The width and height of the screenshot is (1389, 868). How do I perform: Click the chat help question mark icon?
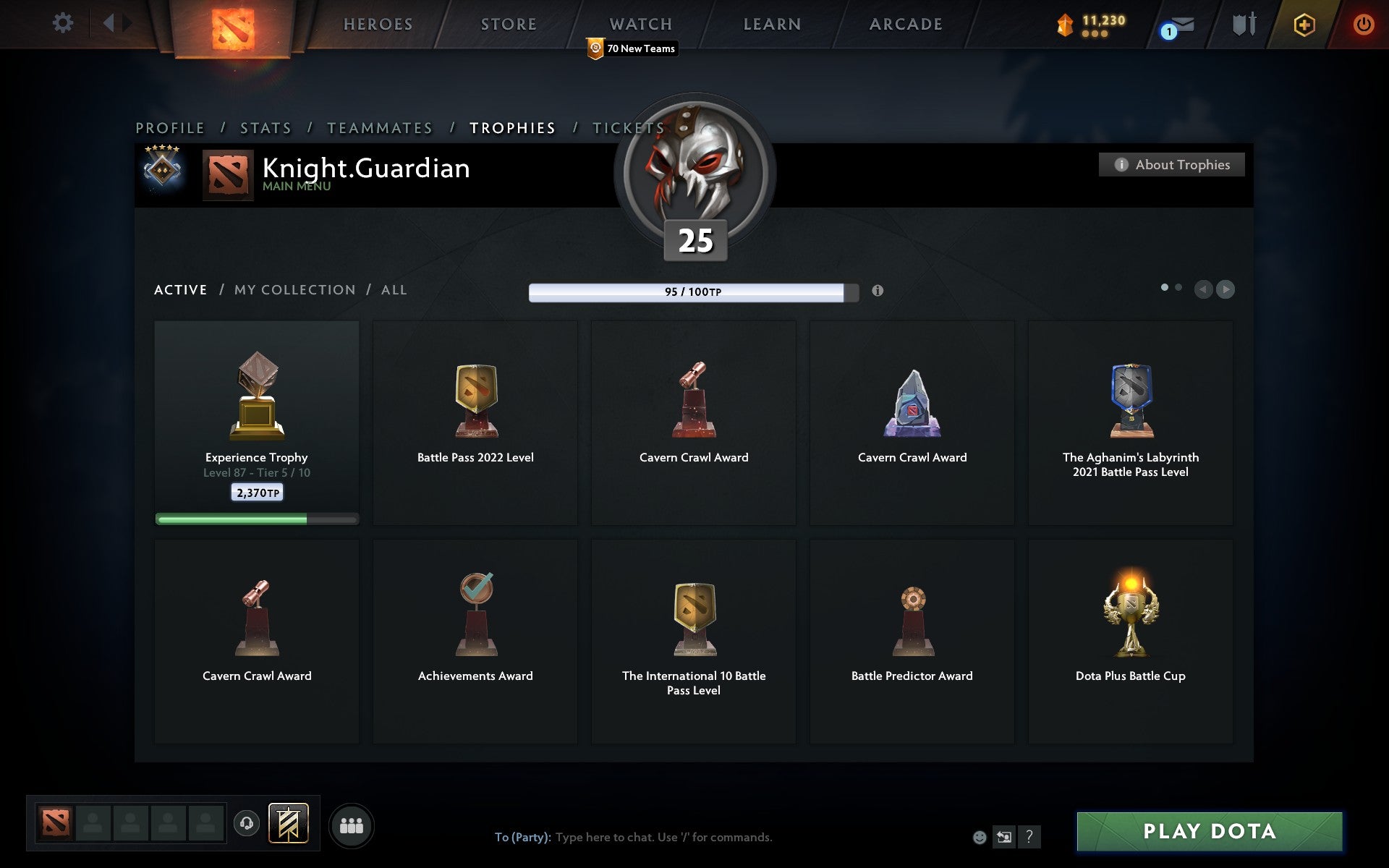[x=1028, y=838]
